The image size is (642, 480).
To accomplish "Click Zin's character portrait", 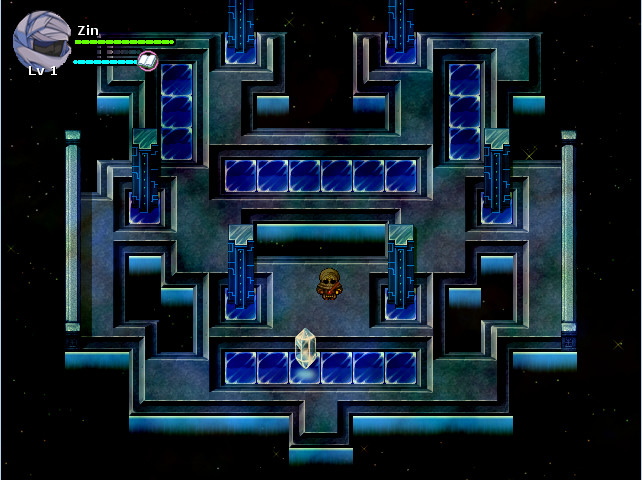I will 41,40.
